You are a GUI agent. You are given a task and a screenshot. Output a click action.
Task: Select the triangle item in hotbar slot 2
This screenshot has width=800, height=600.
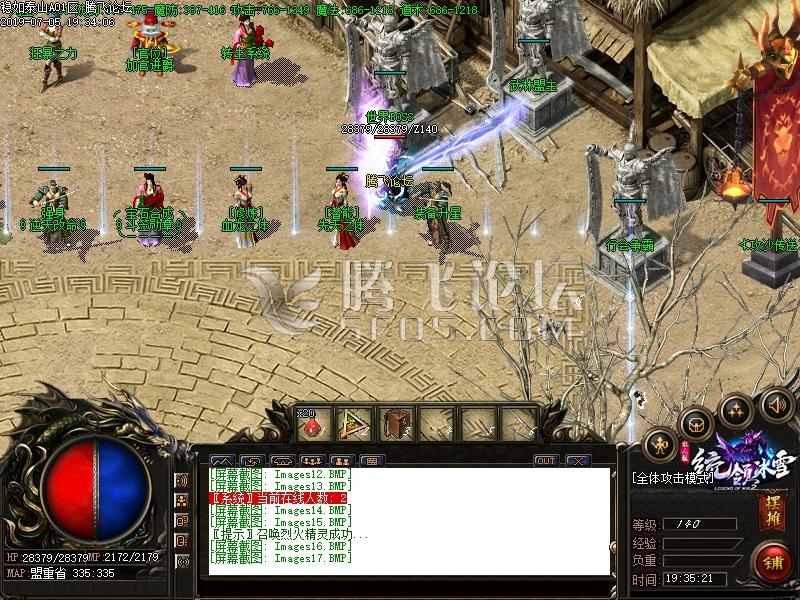coord(355,425)
